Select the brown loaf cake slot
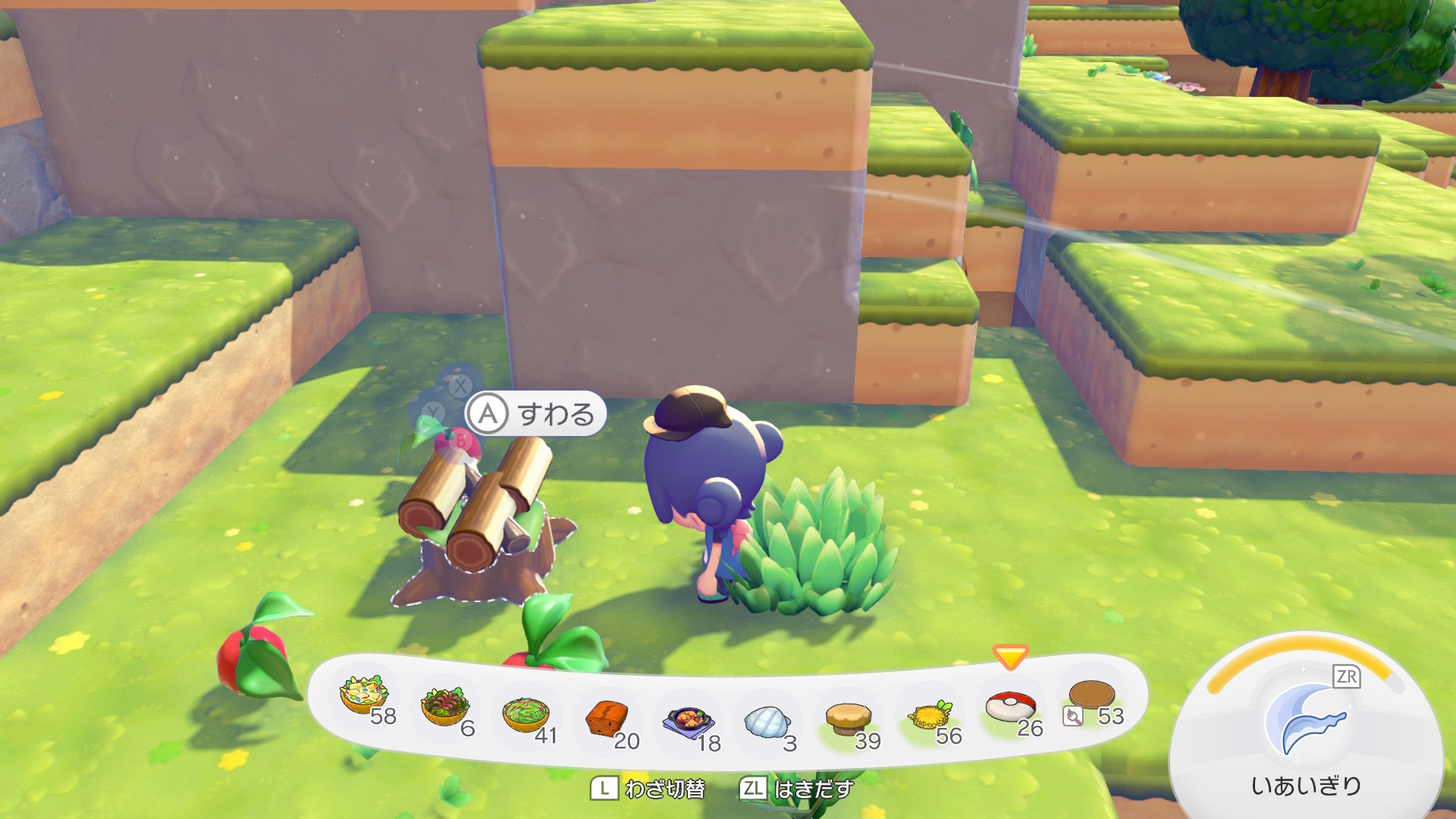The height and width of the screenshot is (819, 1456). click(x=607, y=718)
